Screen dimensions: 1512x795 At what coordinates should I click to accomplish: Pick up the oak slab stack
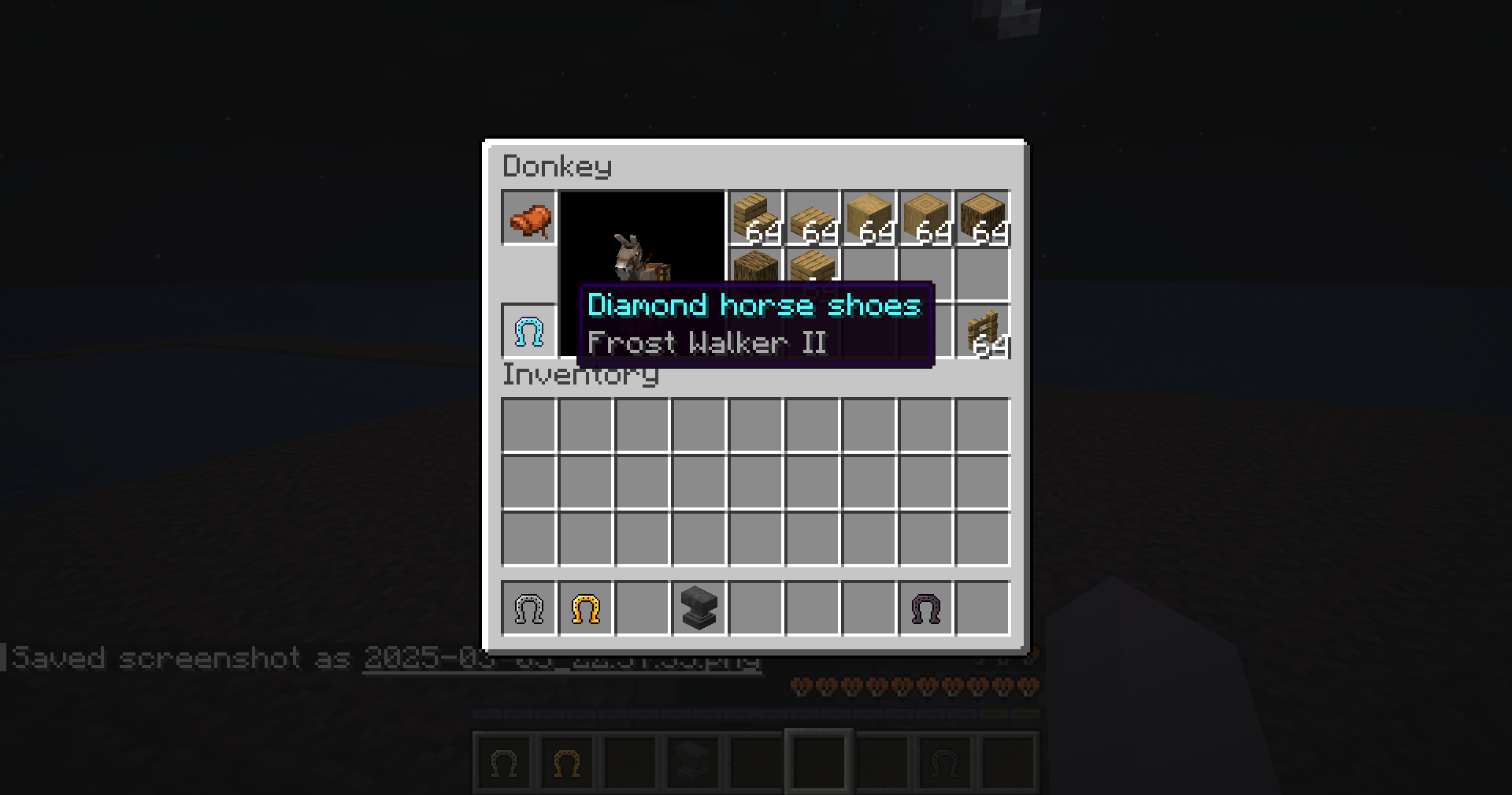814,218
